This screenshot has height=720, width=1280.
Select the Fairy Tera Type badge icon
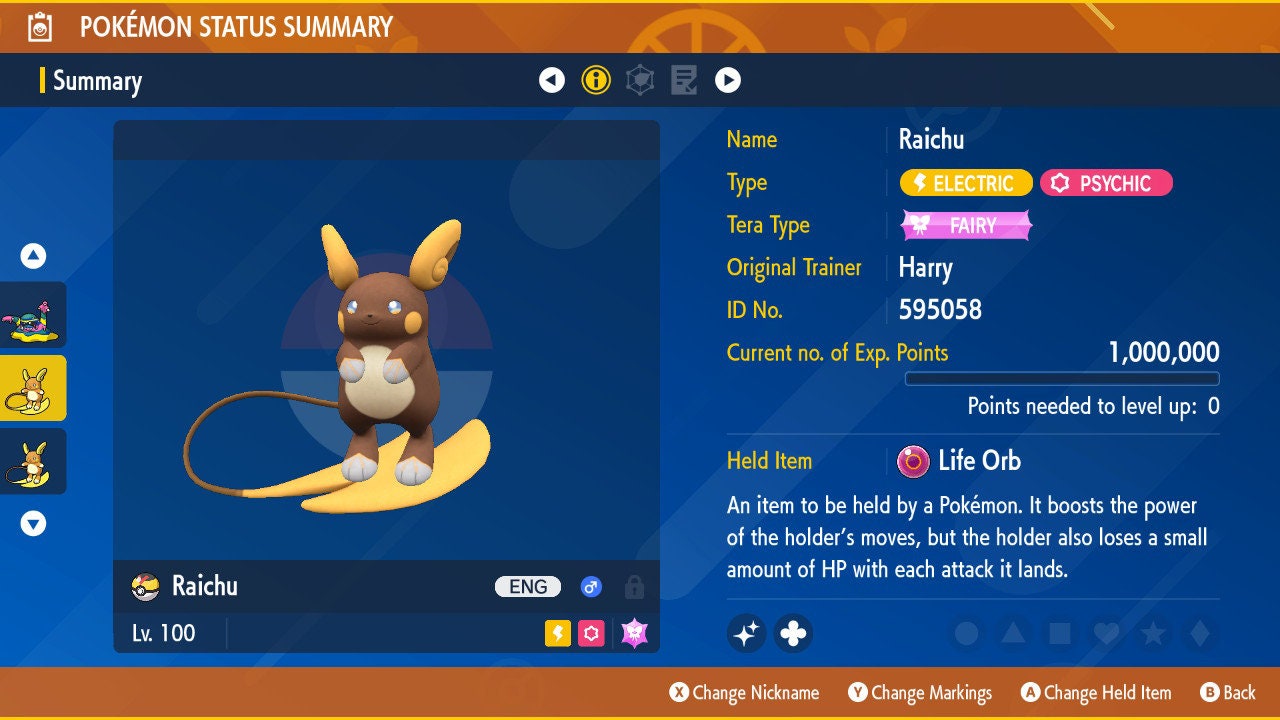coord(964,225)
